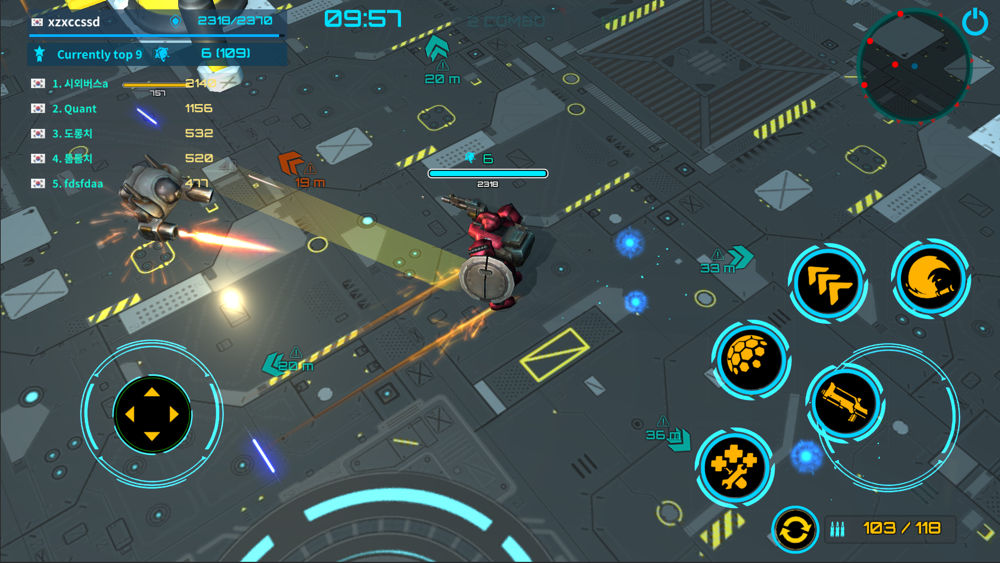
Task: Activate the triple chevron dash ability
Action: pos(827,282)
